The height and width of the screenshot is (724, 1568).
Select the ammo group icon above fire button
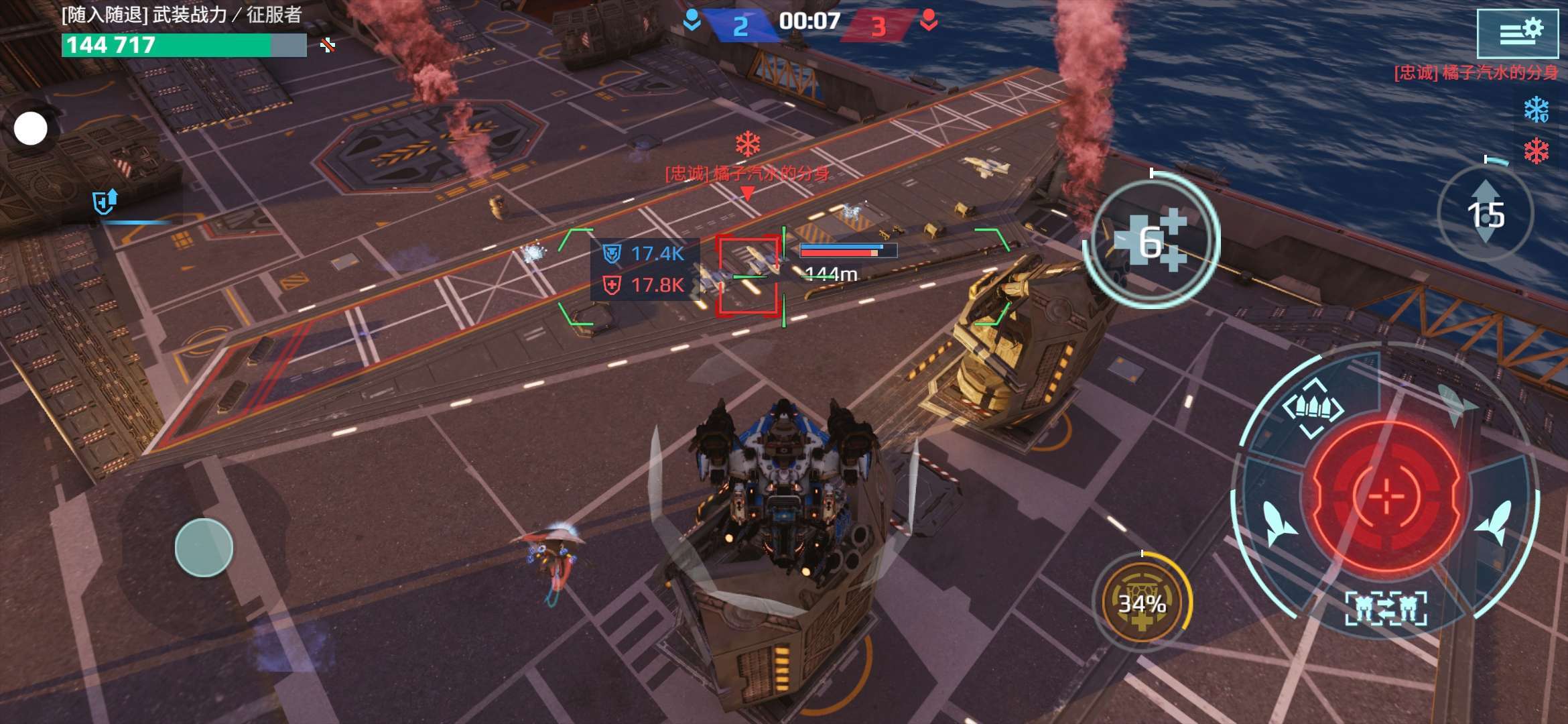pyautogui.click(x=1313, y=406)
